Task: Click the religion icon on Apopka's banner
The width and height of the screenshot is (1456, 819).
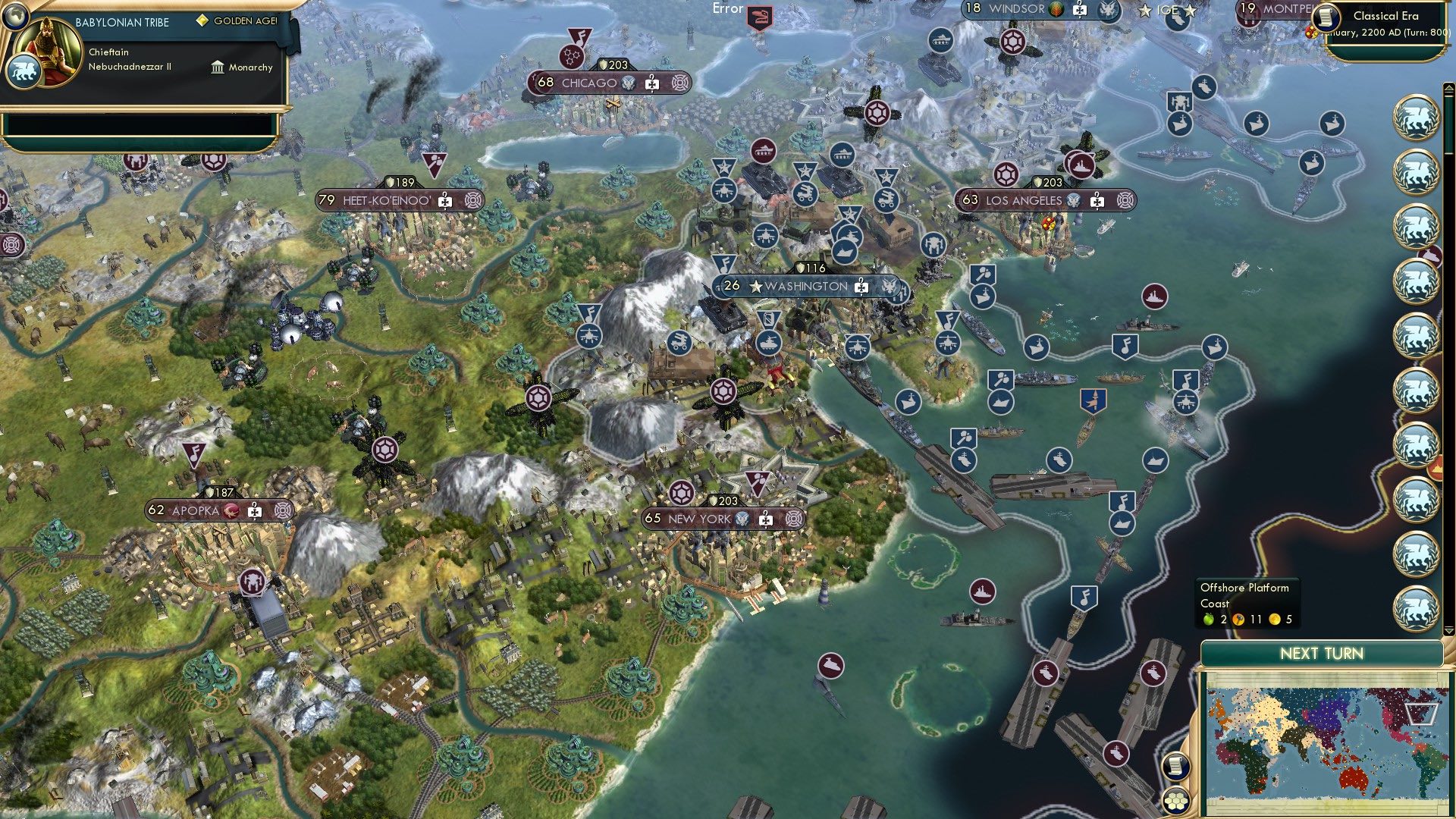Action: click(230, 511)
